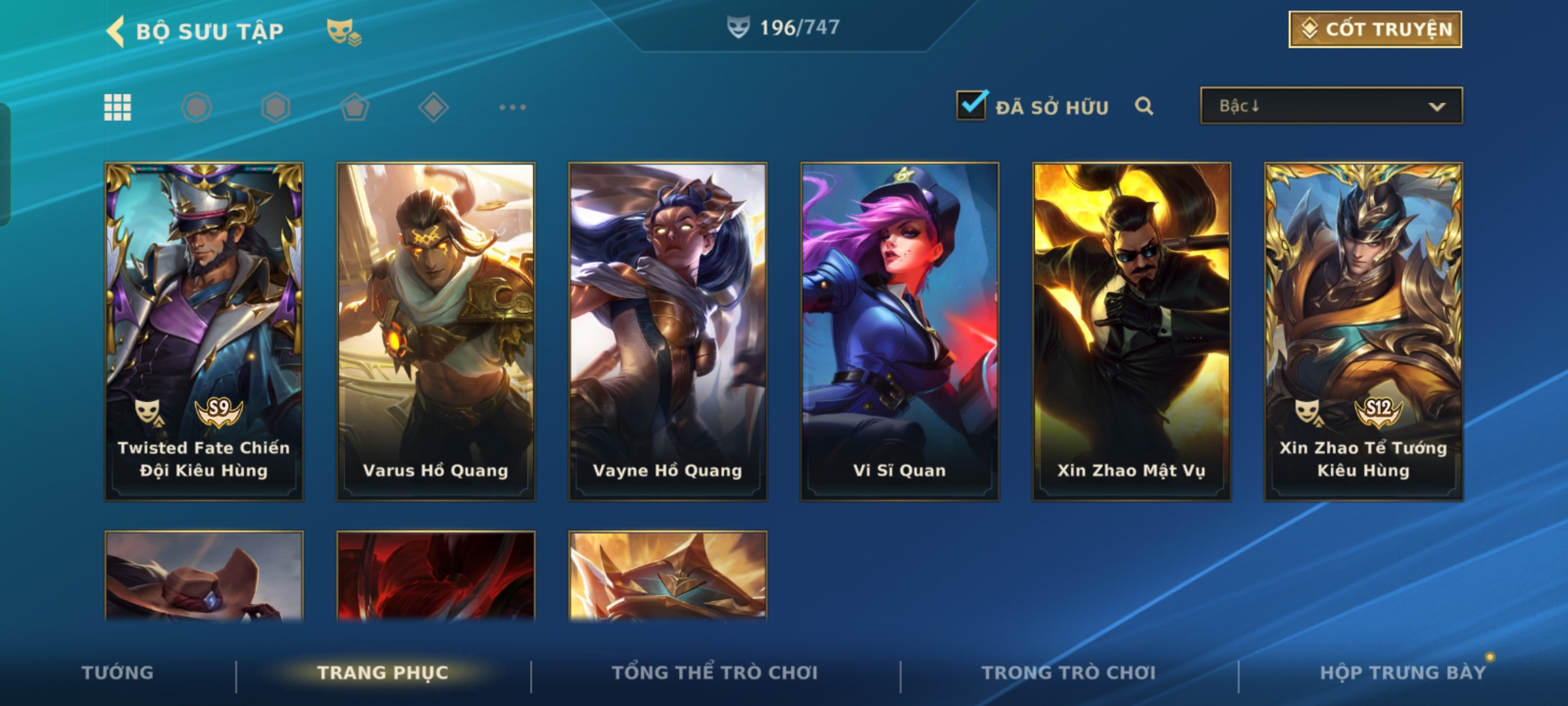Open the Vayne Hồ Quang skin card
The image size is (1568, 706).
(x=668, y=331)
